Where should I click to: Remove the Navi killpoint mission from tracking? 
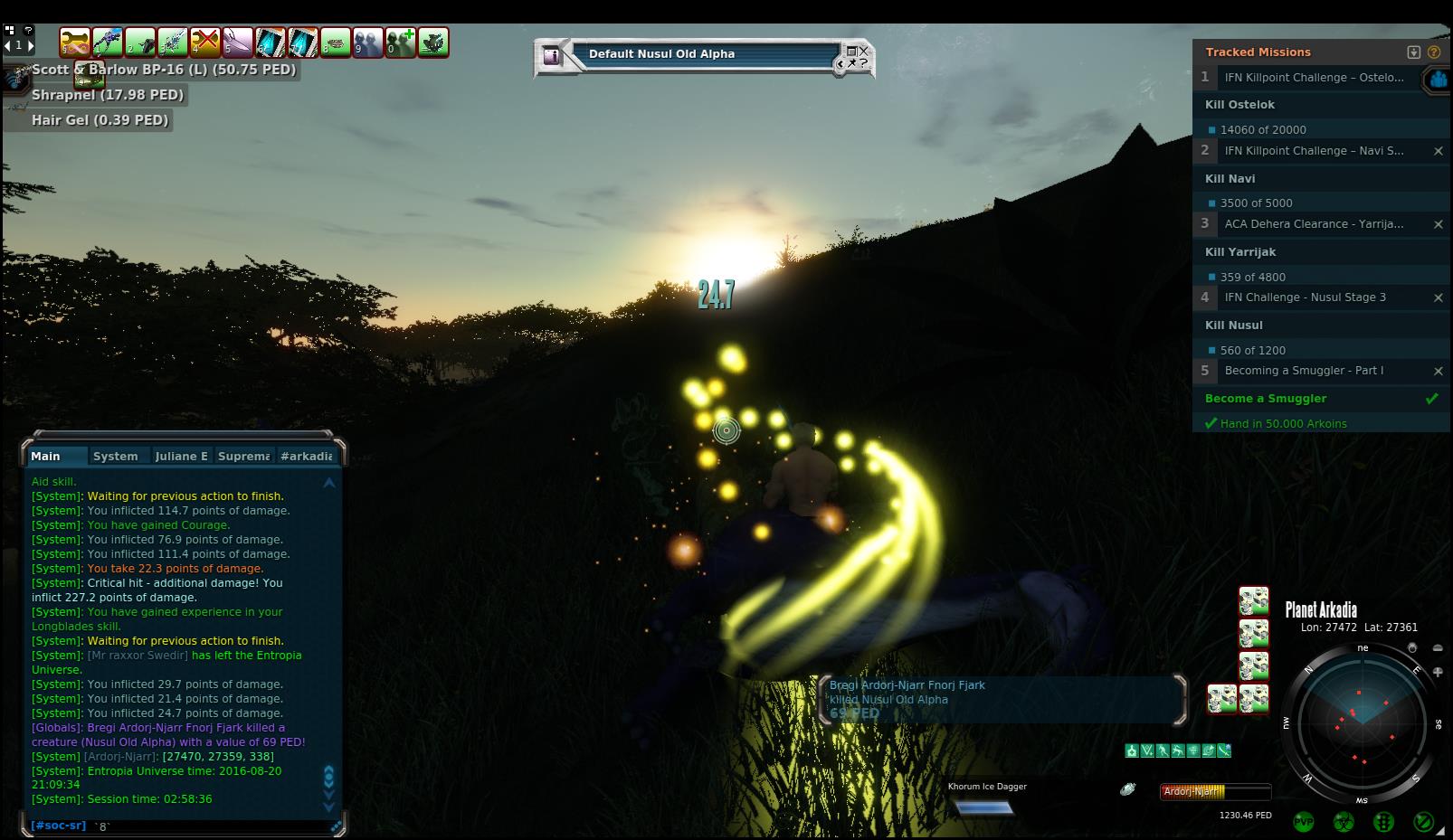pyautogui.click(x=1438, y=151)
